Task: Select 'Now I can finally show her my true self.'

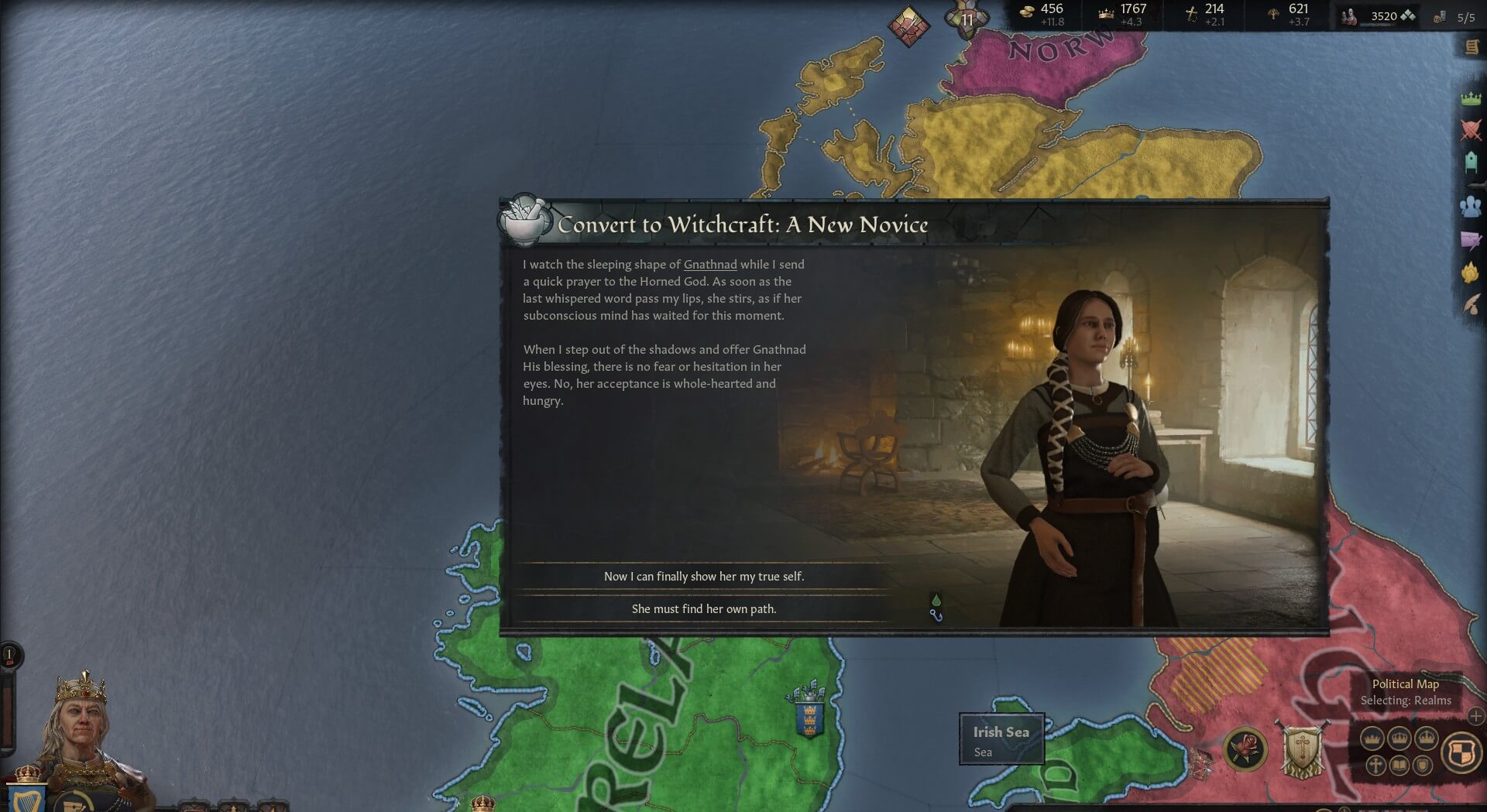Action: click(706, 576)
